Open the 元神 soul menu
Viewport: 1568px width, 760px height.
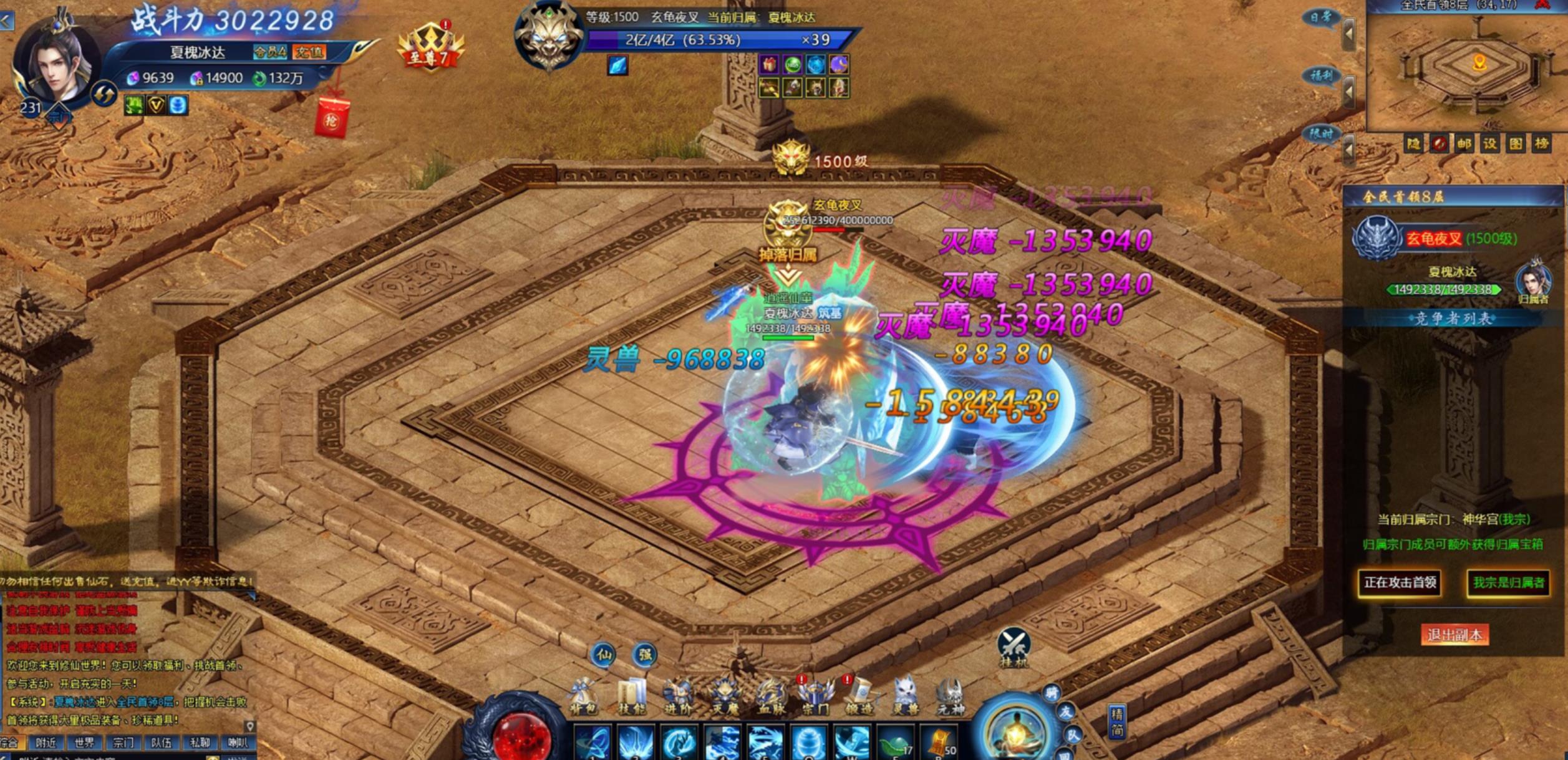[x=950, y=696]
